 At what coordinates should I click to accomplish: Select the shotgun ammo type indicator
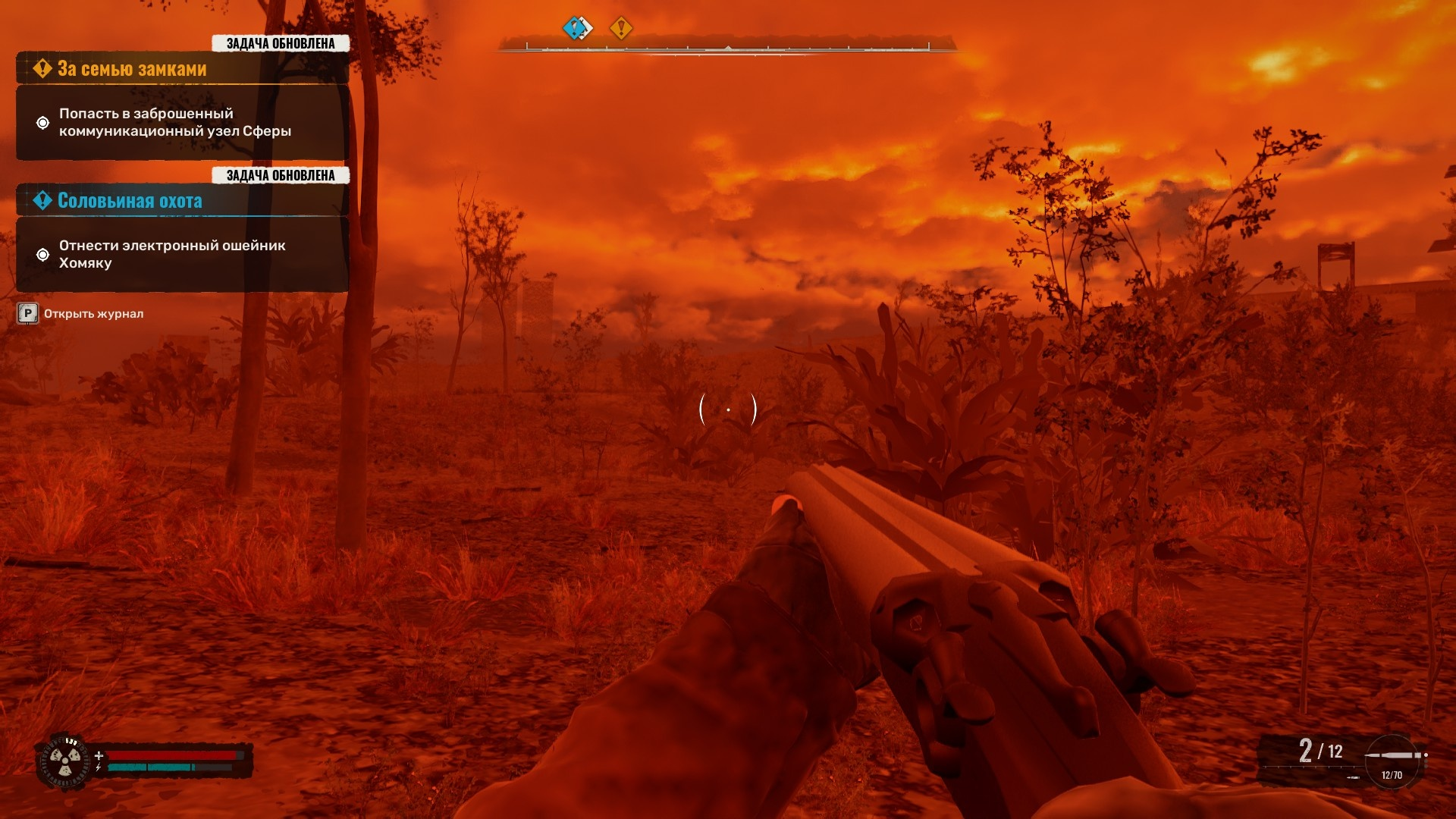click(1393, 757)
